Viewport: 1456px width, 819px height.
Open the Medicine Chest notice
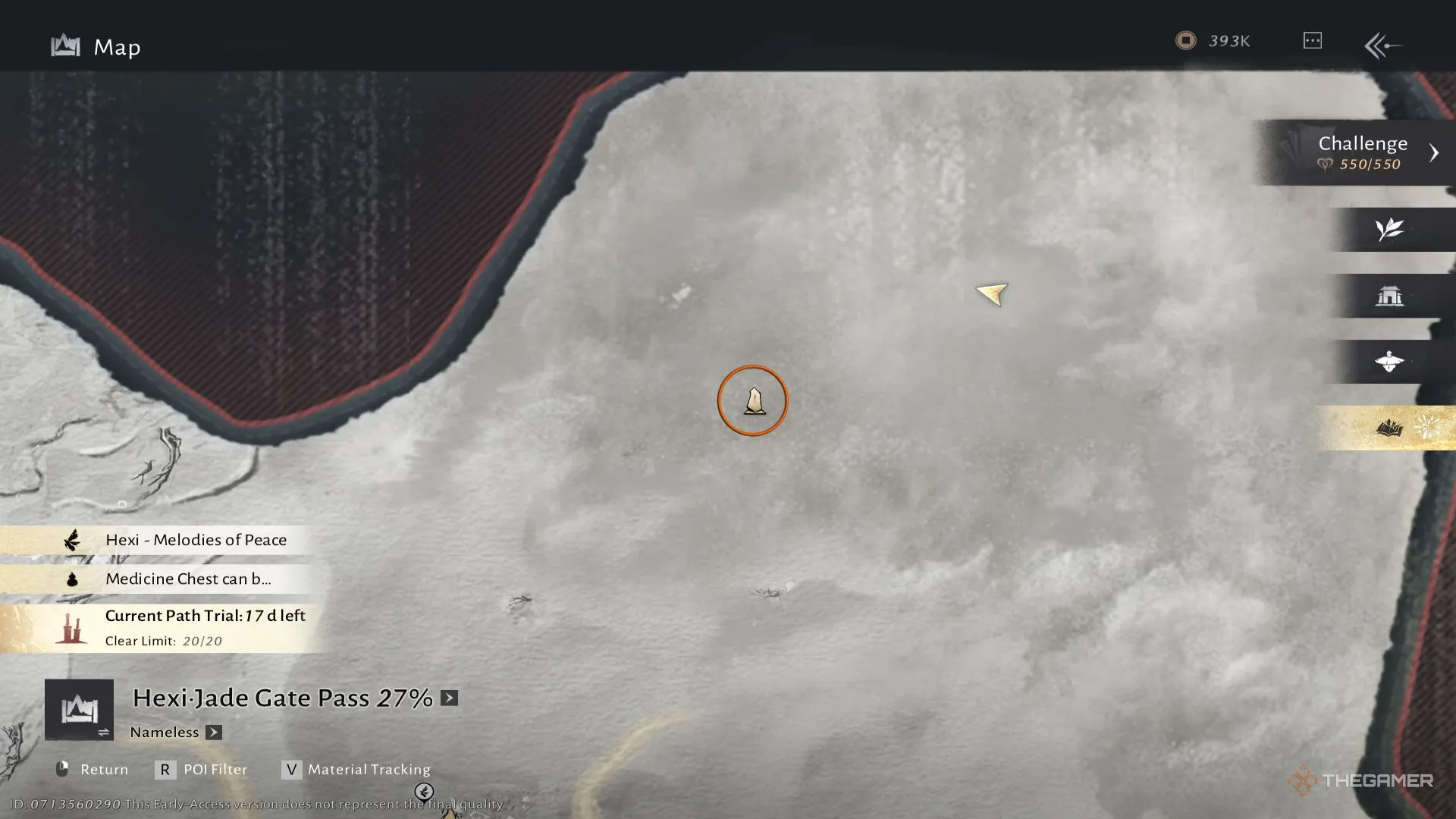coord(187,579)
